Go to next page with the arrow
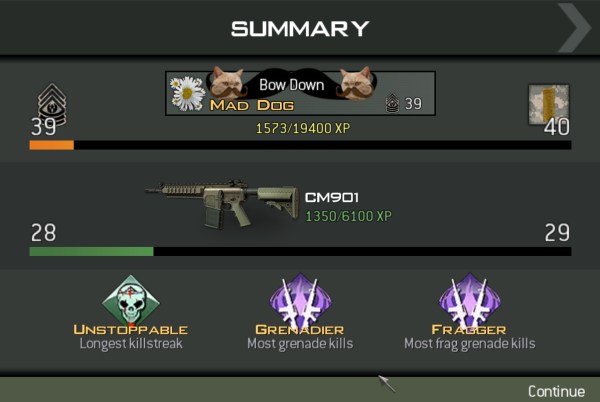 [x=574, y=27]
